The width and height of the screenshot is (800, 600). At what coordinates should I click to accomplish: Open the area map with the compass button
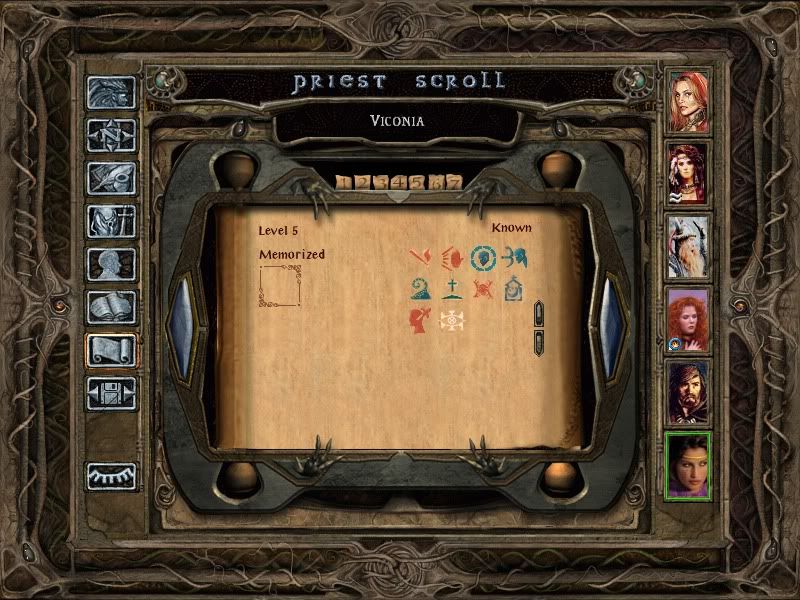(112, 135)
